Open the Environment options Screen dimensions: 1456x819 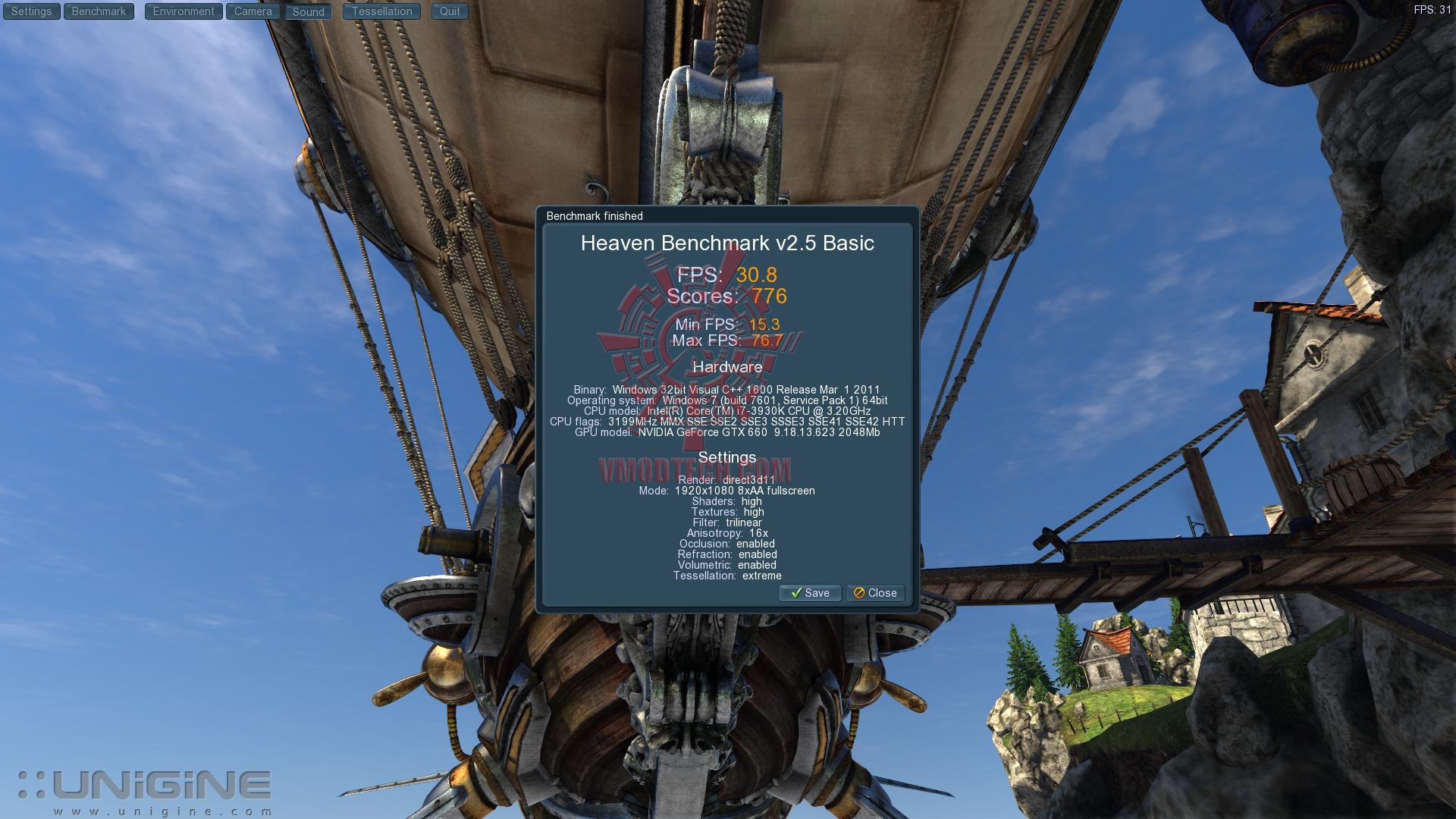pyautogui.click(x=184, y=11)
